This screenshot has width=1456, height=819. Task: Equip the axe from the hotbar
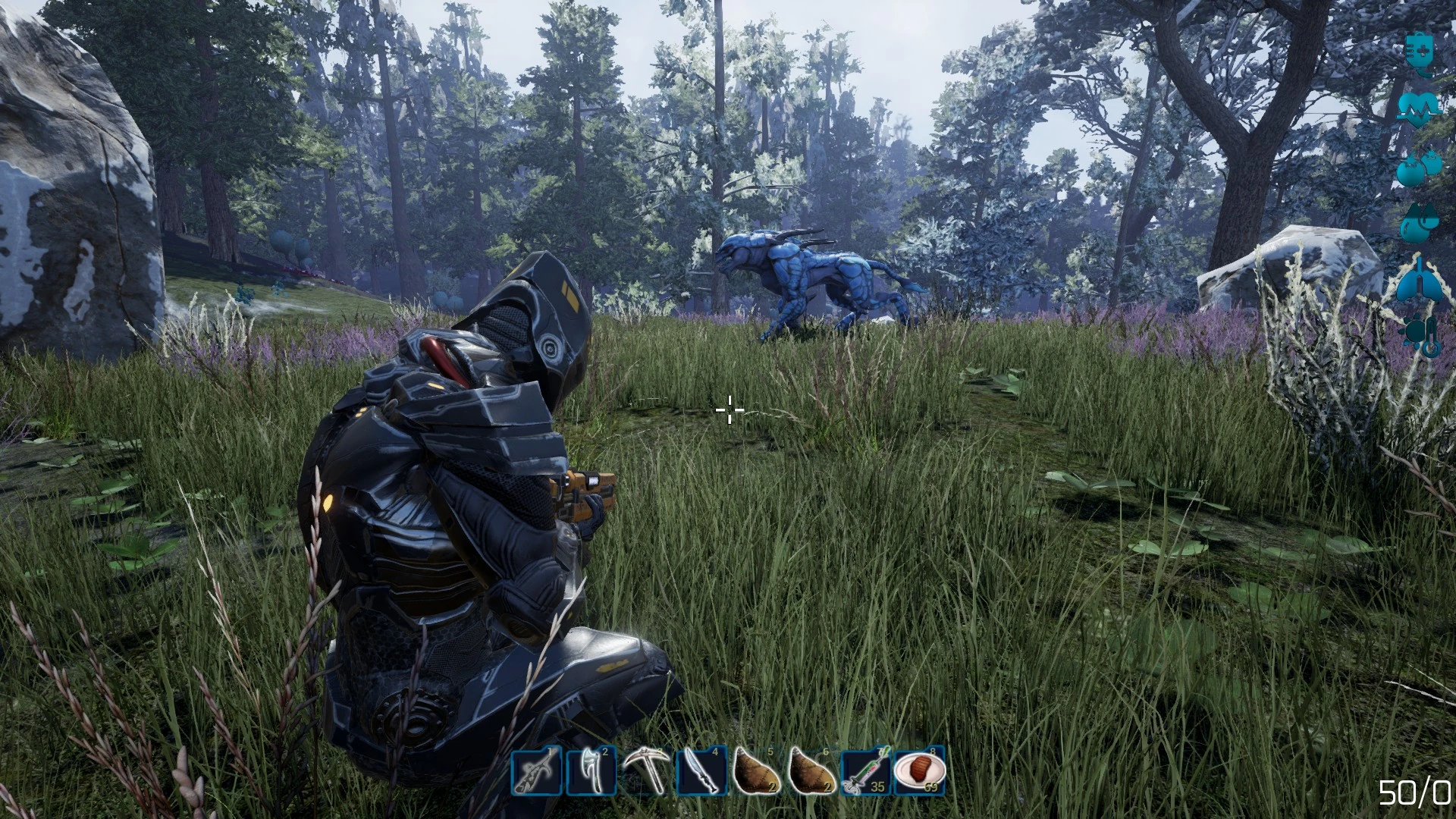591,771
